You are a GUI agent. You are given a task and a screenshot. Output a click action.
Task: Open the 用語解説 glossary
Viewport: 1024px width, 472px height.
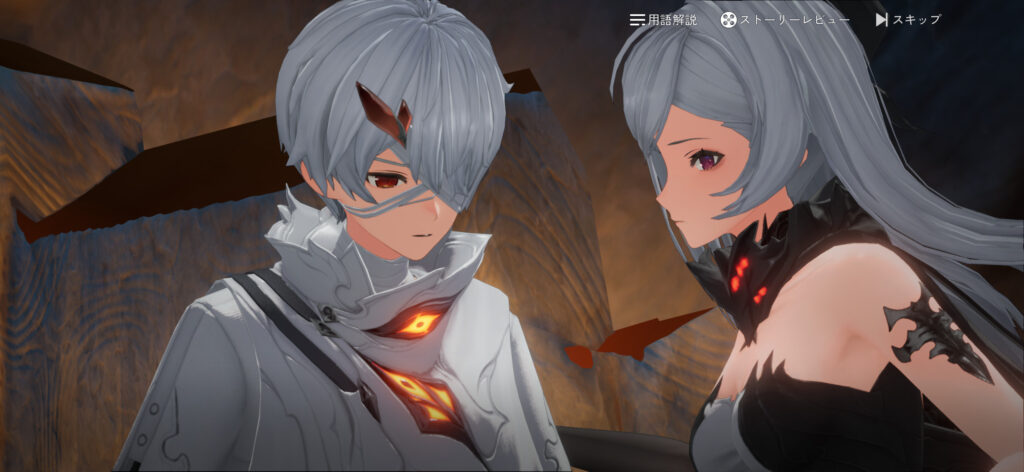(x=663, y=20)
